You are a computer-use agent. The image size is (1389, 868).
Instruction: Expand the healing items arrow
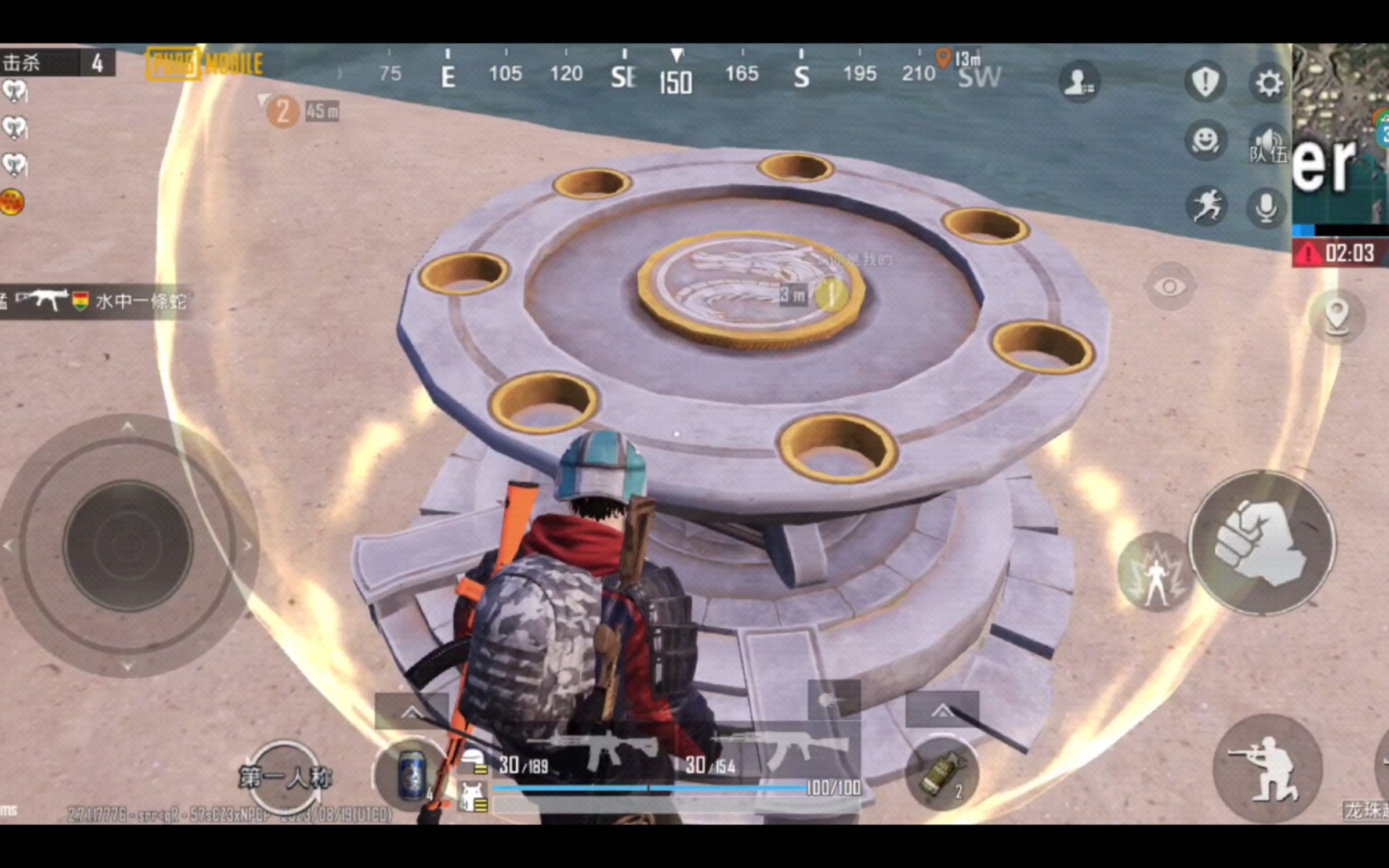tap(411, 712)
